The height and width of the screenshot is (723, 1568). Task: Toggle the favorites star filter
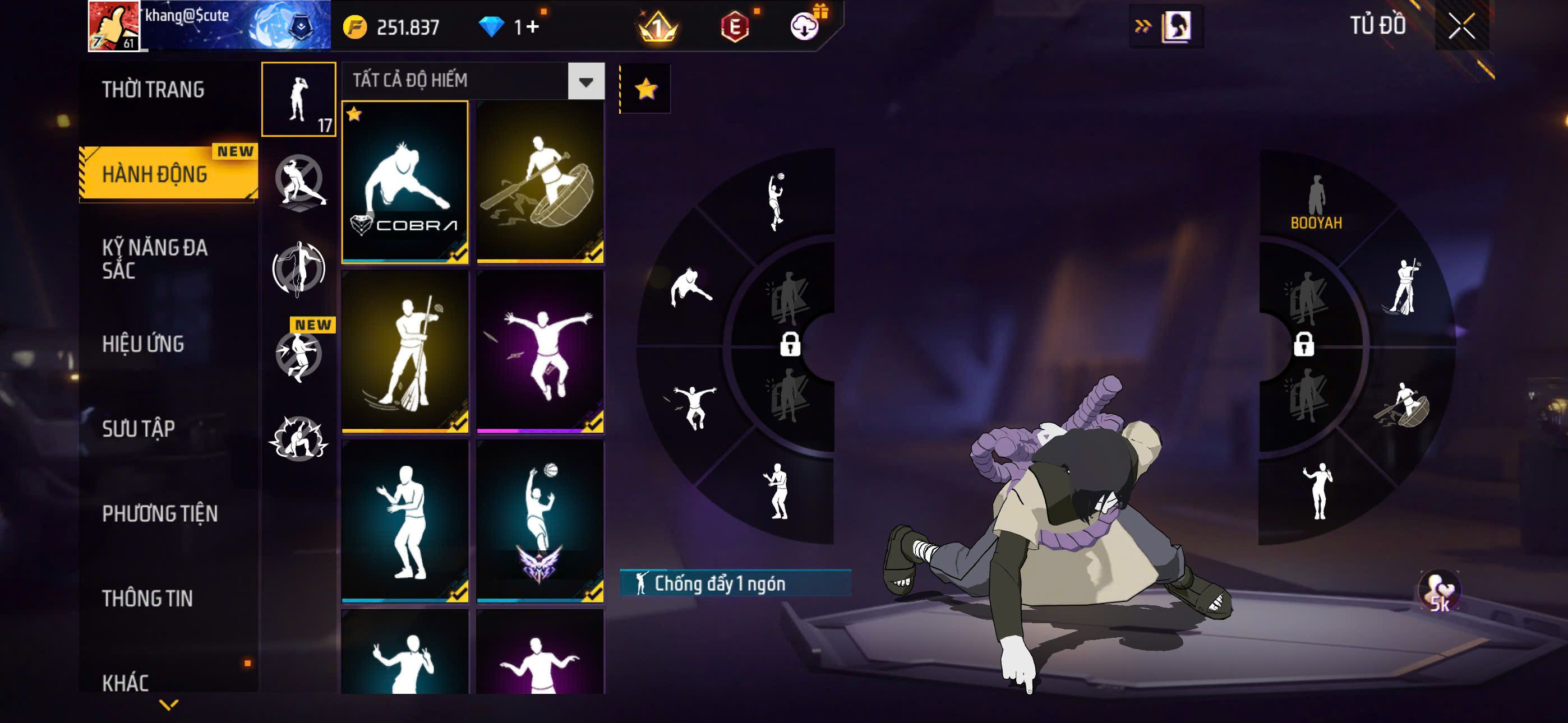tap(645, 90)
